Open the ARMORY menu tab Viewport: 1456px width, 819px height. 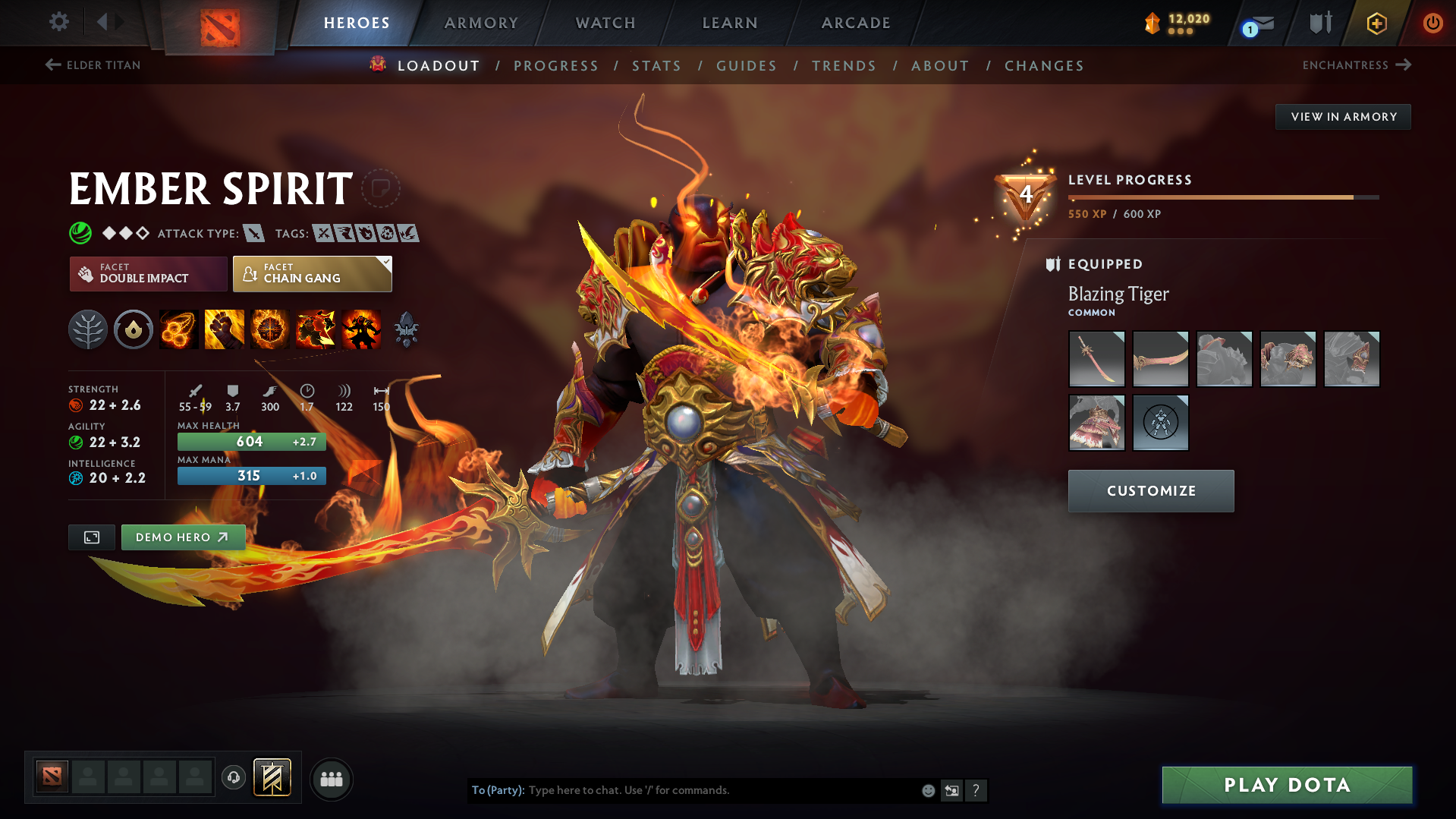(x=481, y=23)
